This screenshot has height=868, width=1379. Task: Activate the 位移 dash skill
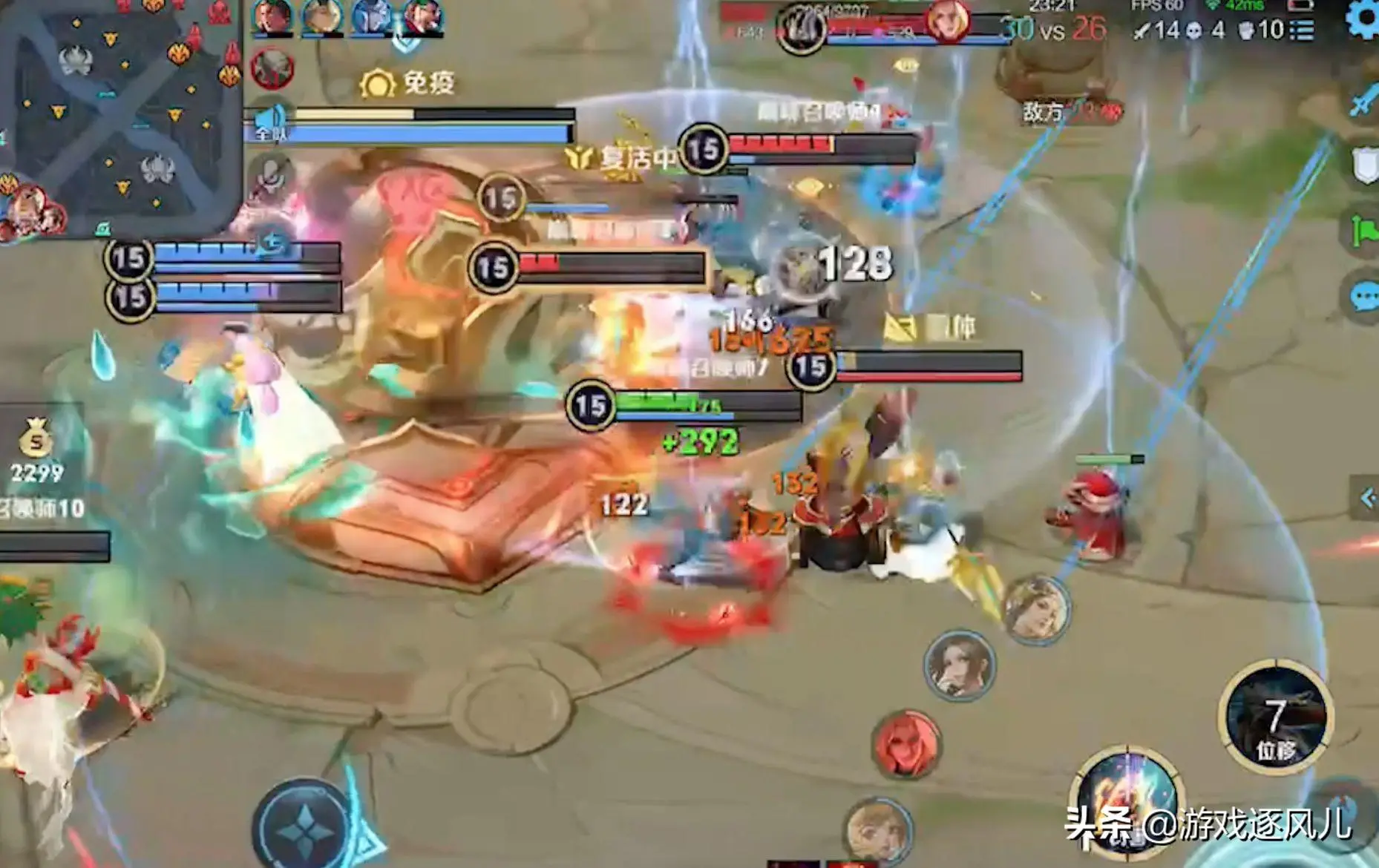(1275, 717)
